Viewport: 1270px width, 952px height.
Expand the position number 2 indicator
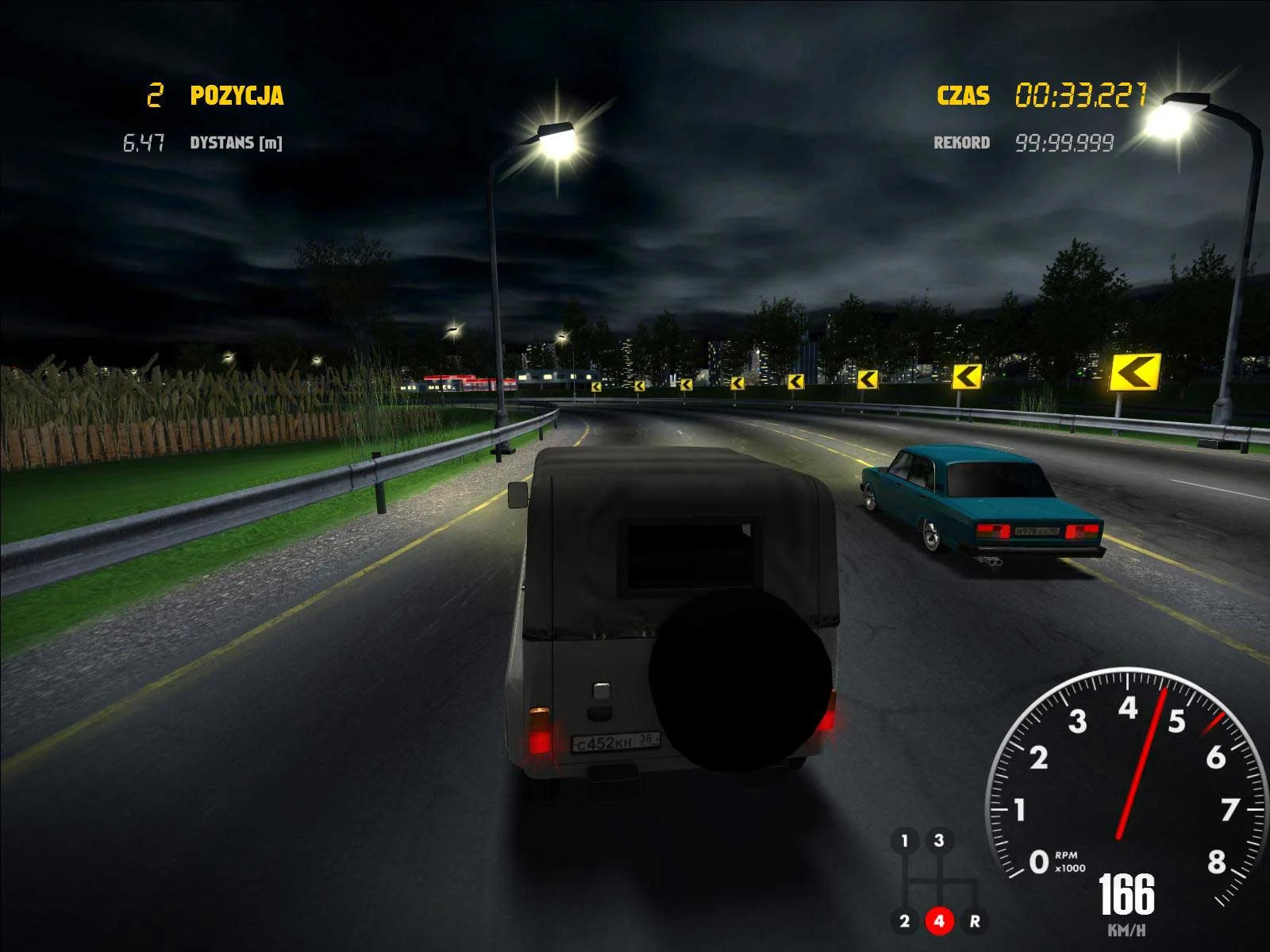pos(156,94)
